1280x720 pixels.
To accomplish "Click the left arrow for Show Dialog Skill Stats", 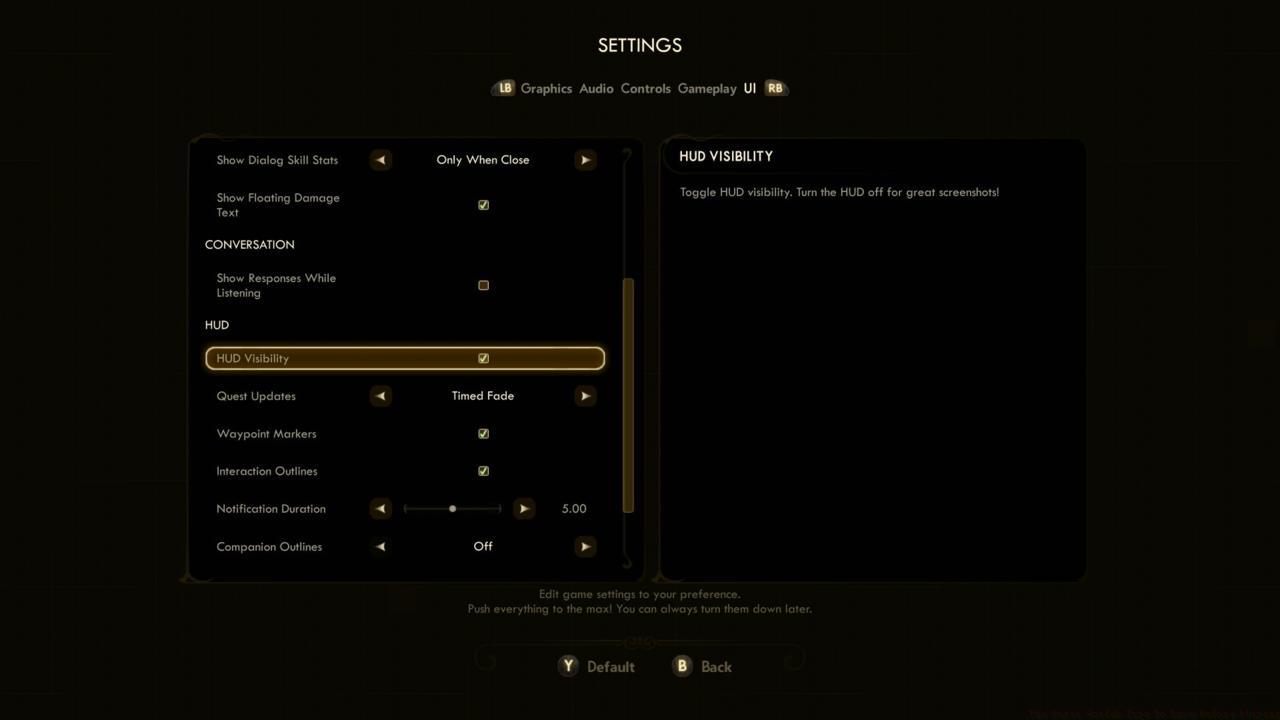I will coord(380,159).
